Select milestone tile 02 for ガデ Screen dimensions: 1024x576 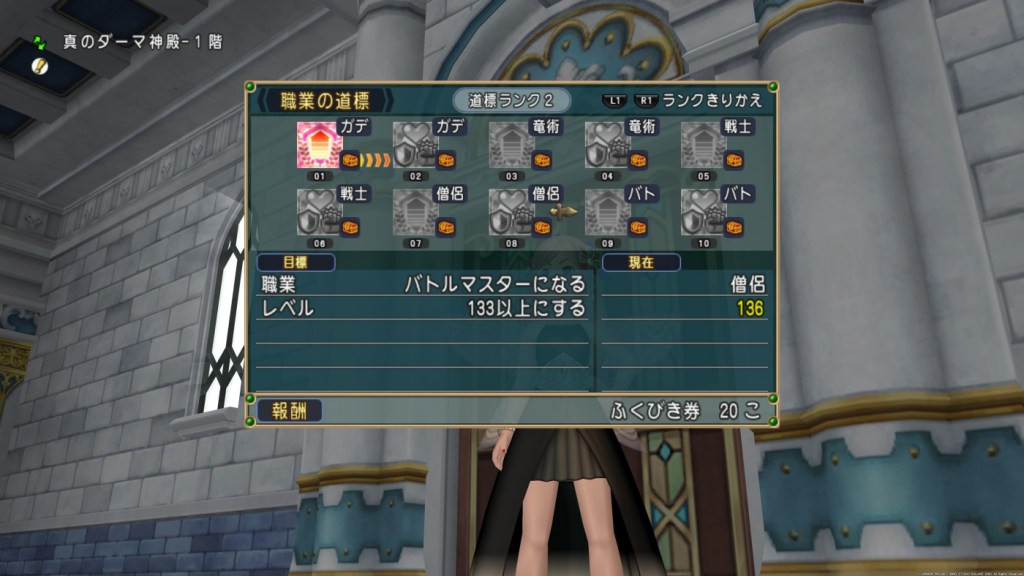416,145
